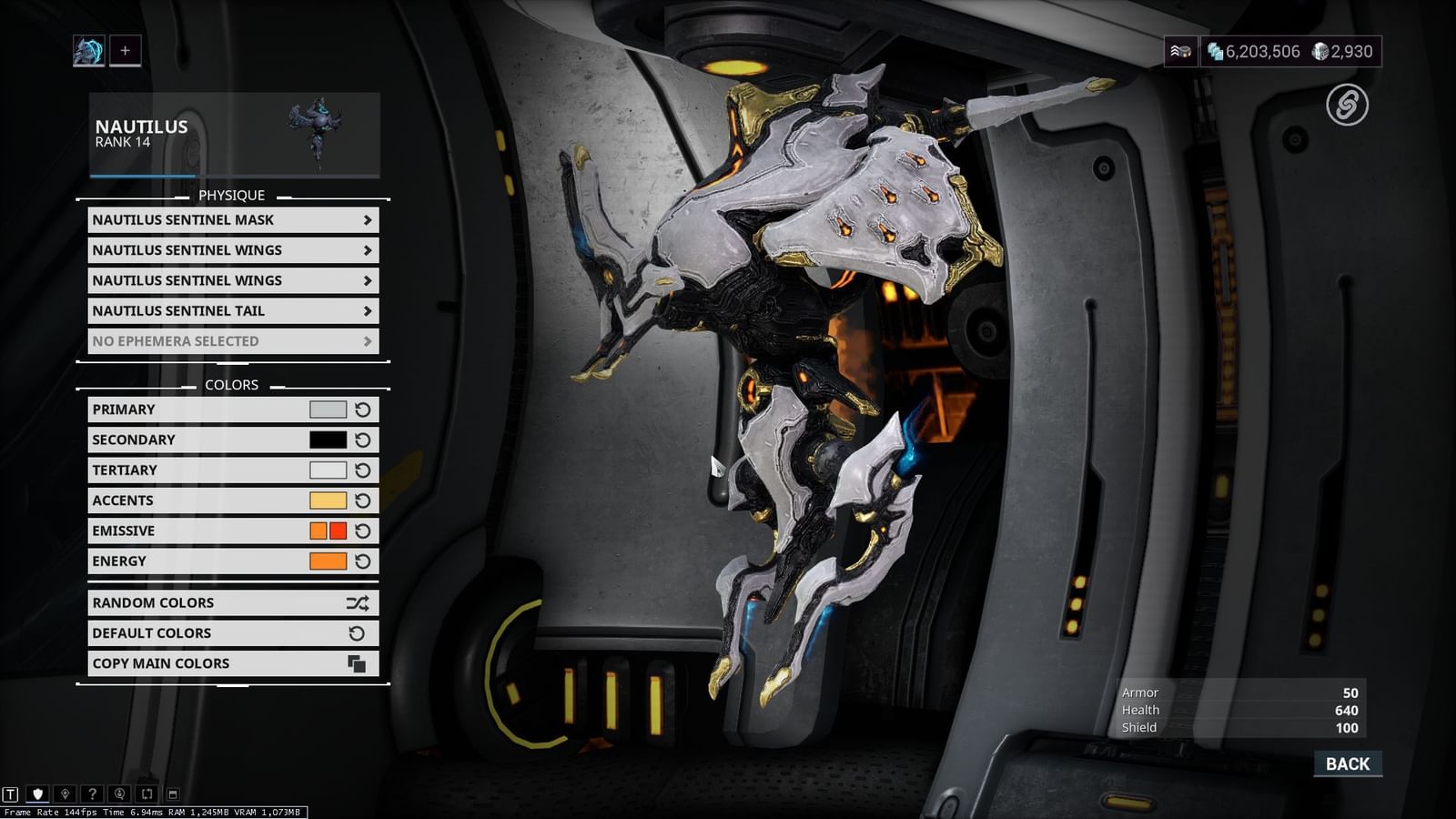Open the in-game chat panel
The height and width of the screenshot is (819, 1456).
[x=10, y=793]
